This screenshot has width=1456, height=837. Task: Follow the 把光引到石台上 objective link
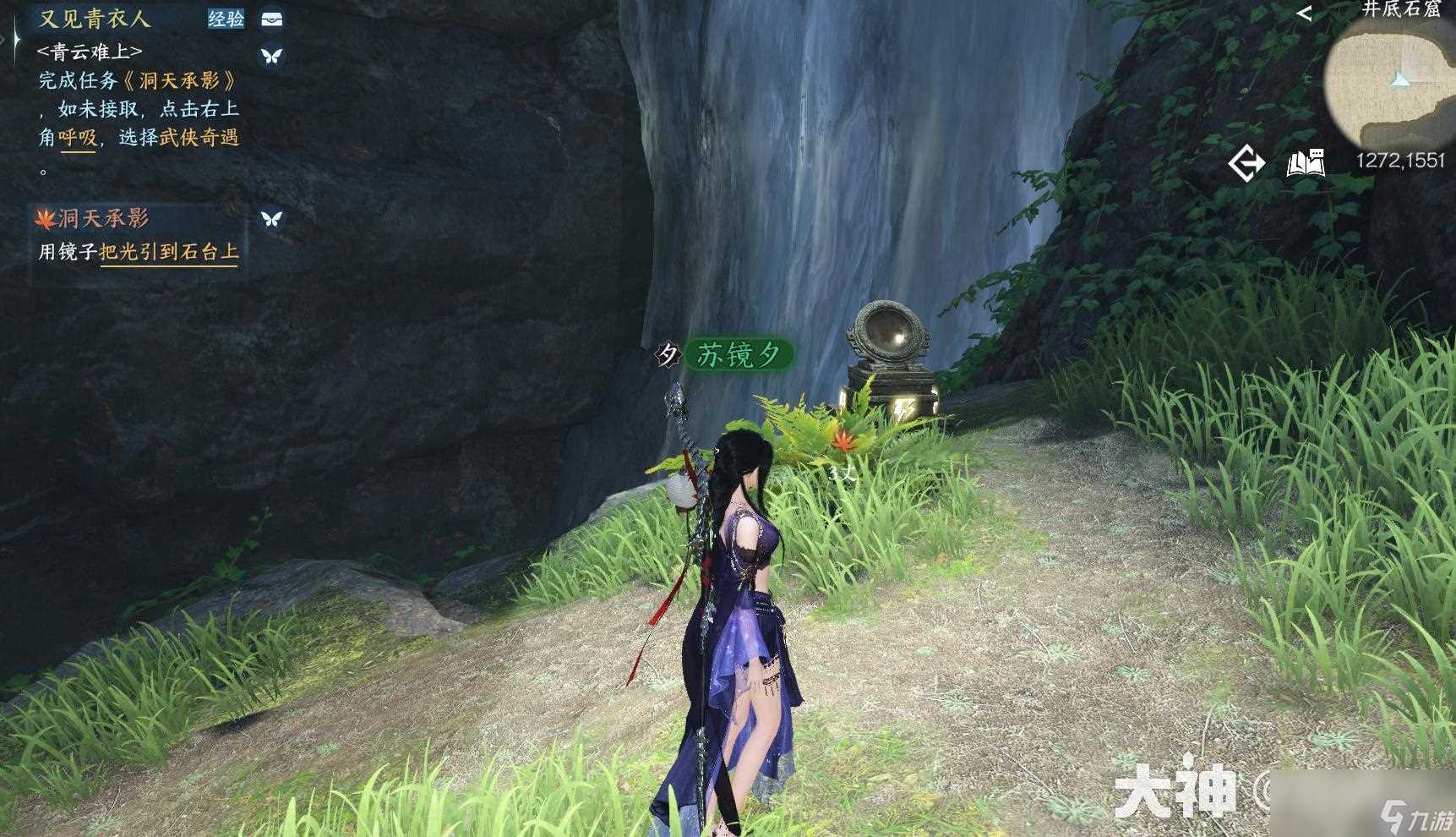pyautogui.click(x=168, y=252)
